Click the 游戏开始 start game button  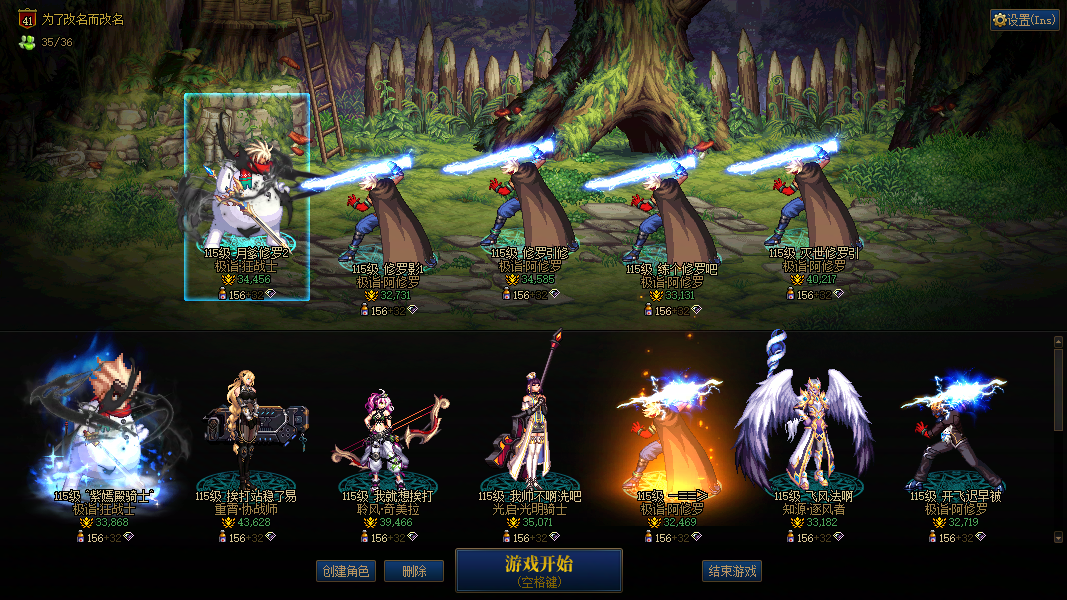coord(538,570)
